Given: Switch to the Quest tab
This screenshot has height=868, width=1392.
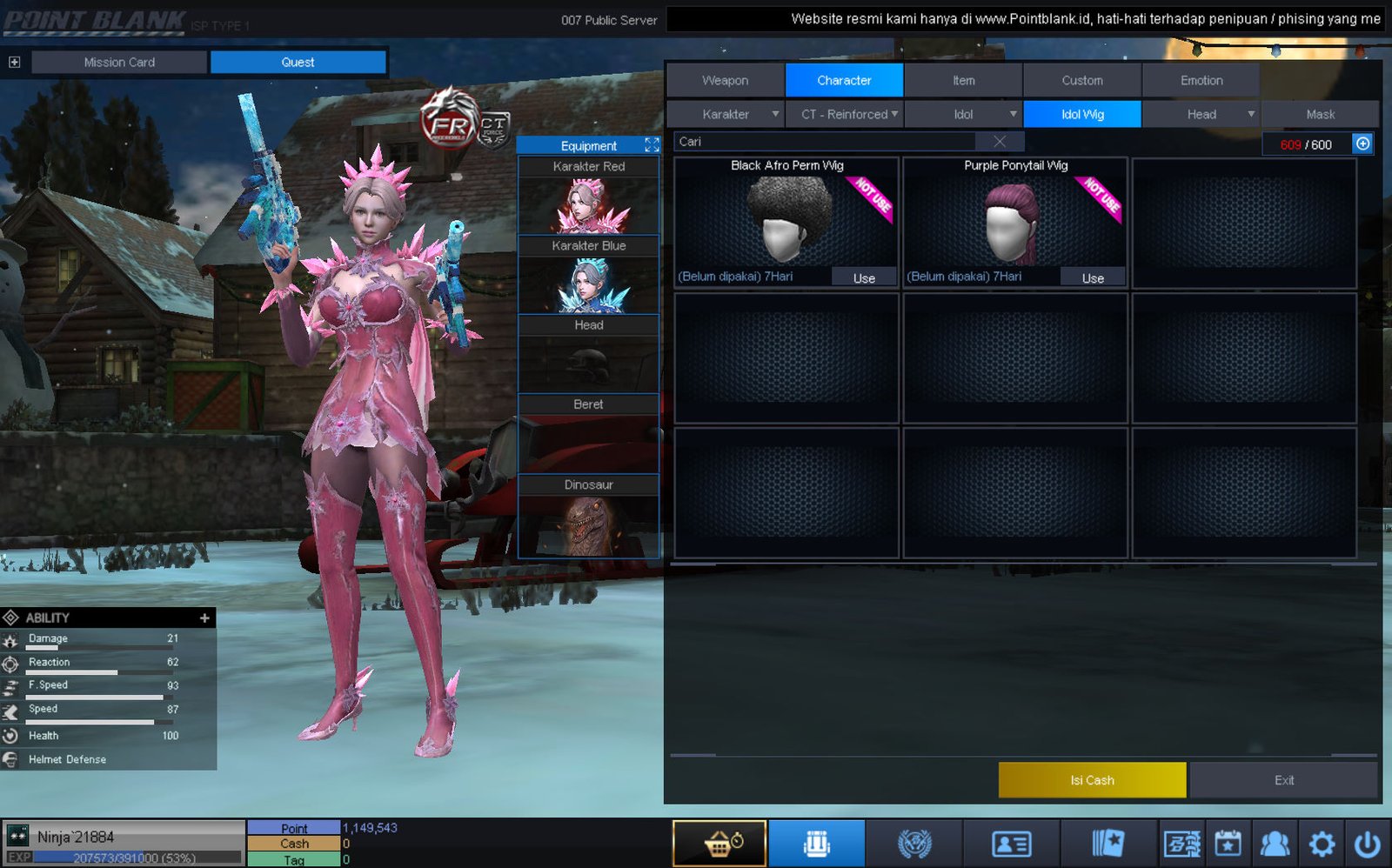Looking at the screenshot, I should click(298, 62).
